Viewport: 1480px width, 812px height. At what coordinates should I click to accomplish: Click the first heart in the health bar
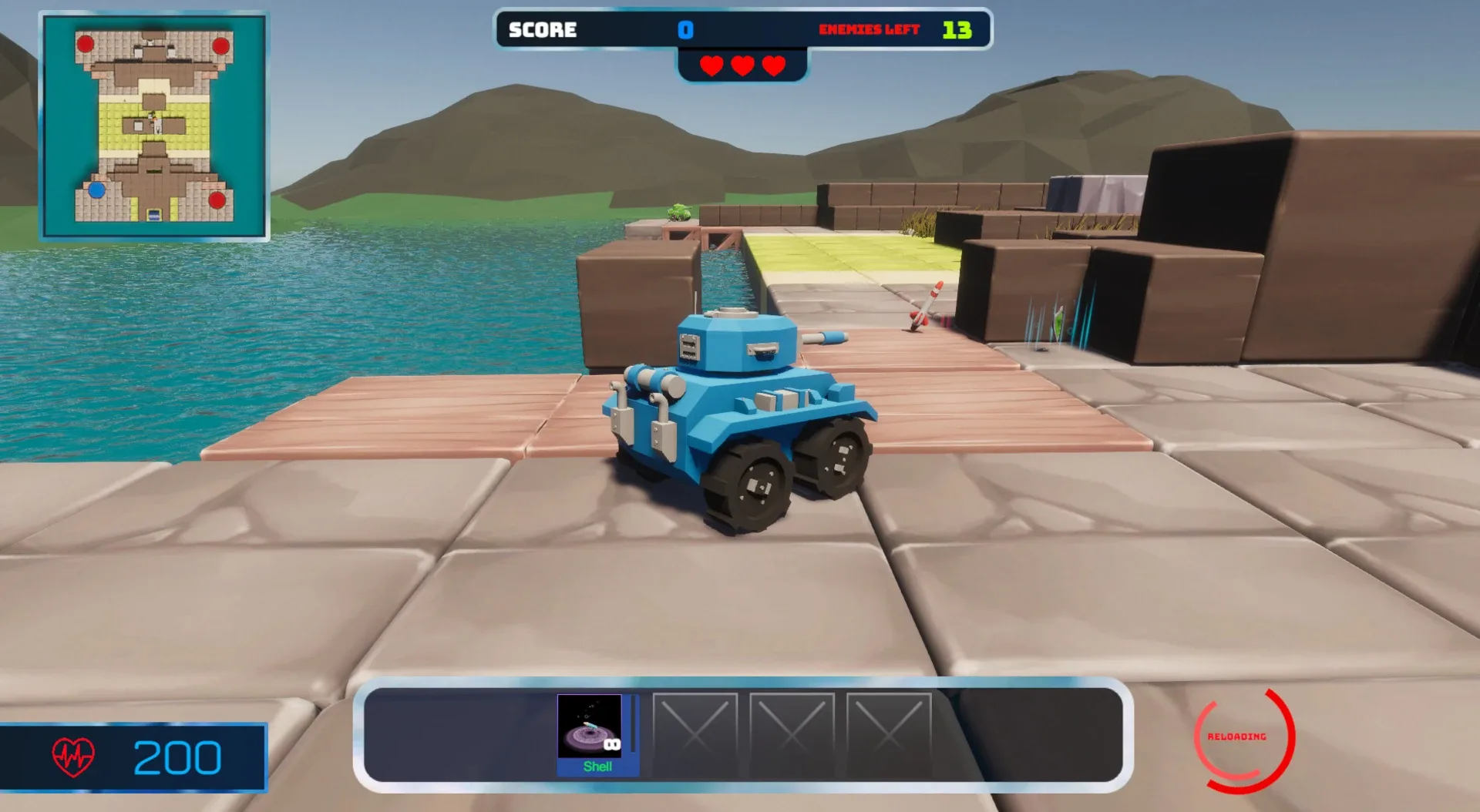(711, 66)
